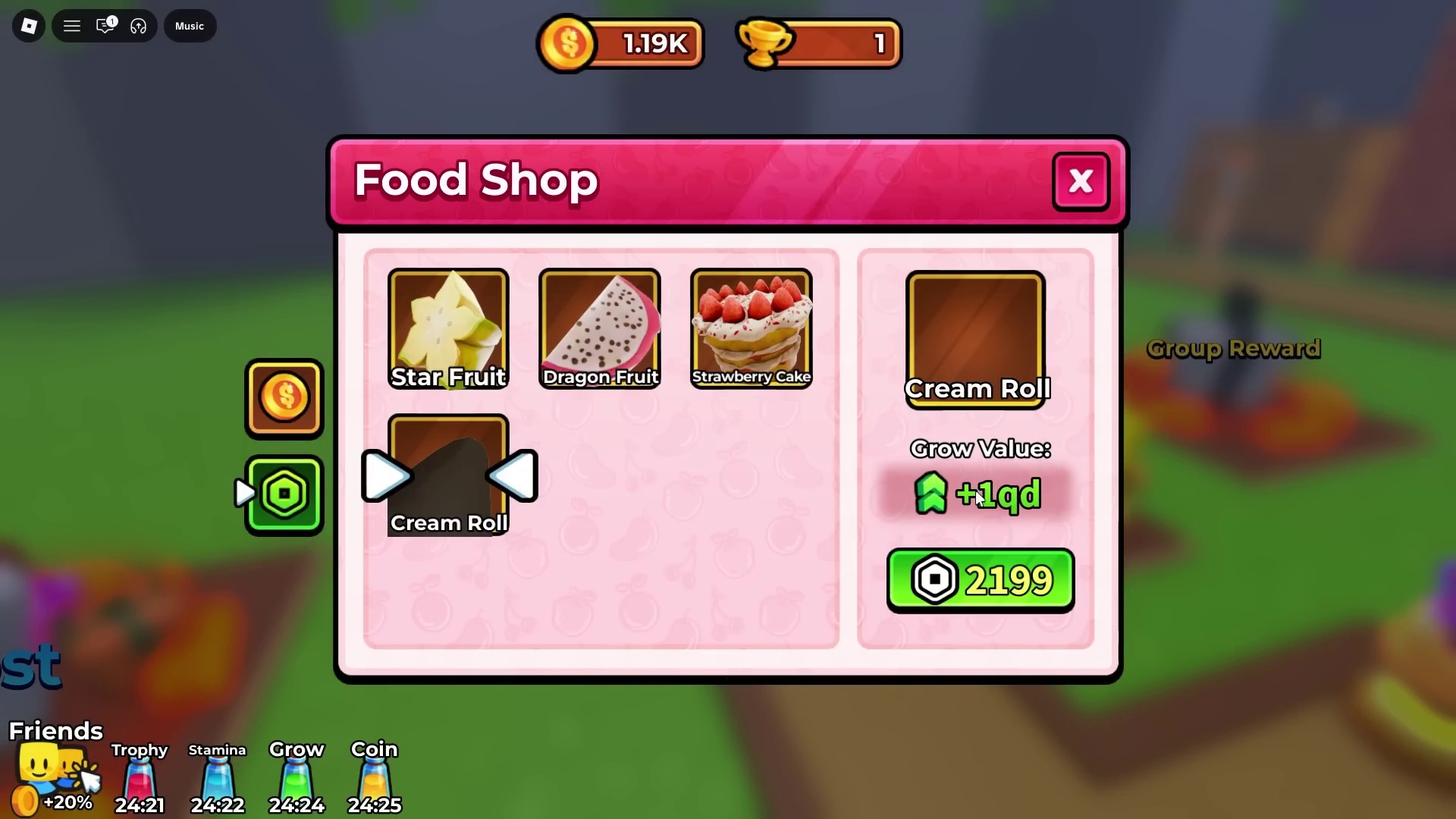Select the Dragon Fruit food item
Screen dimensions: 1456x819
[x=599, y=326]
